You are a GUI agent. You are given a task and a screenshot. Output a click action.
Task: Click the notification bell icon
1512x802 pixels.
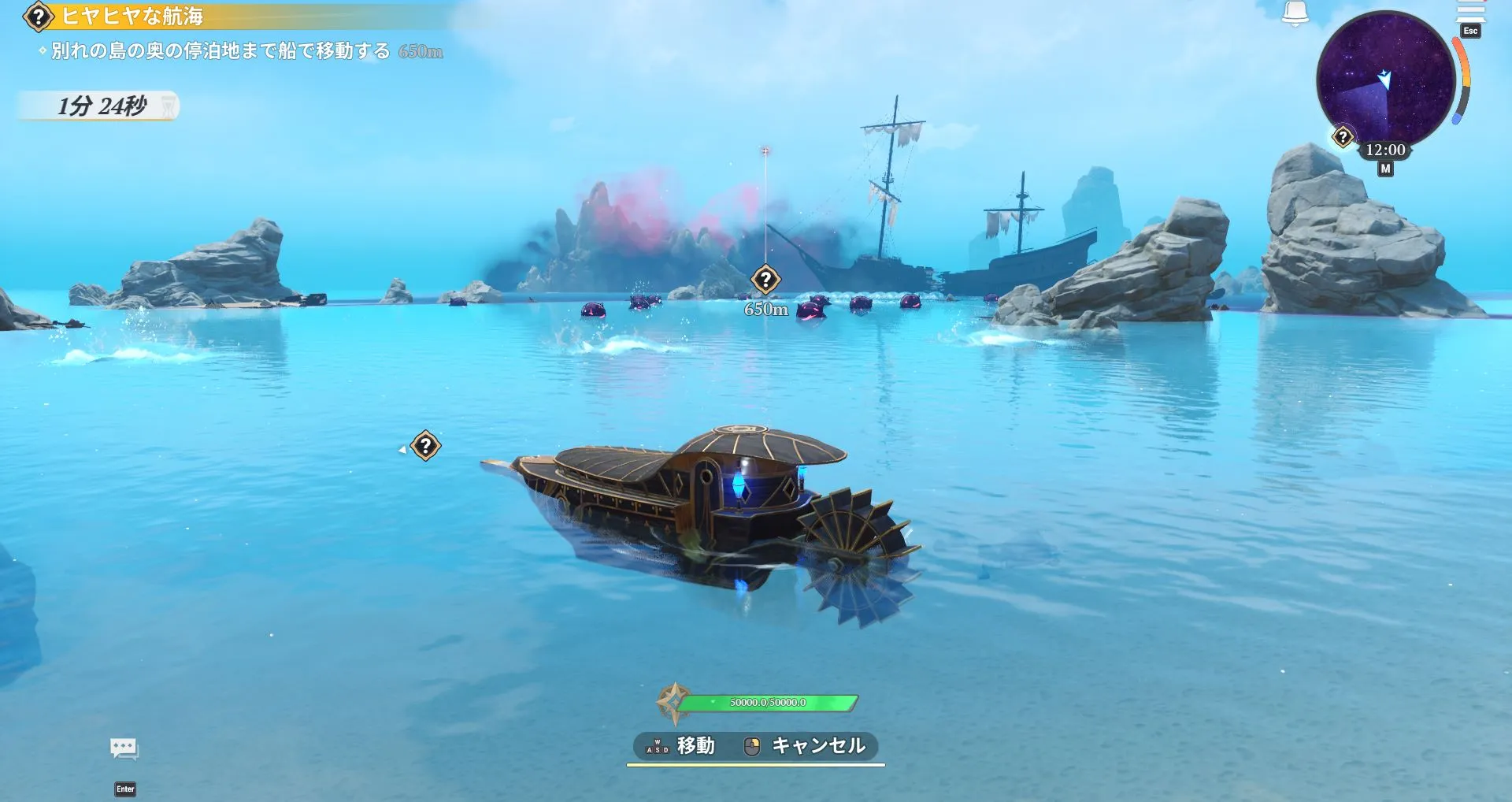(x=1295, y=13)
